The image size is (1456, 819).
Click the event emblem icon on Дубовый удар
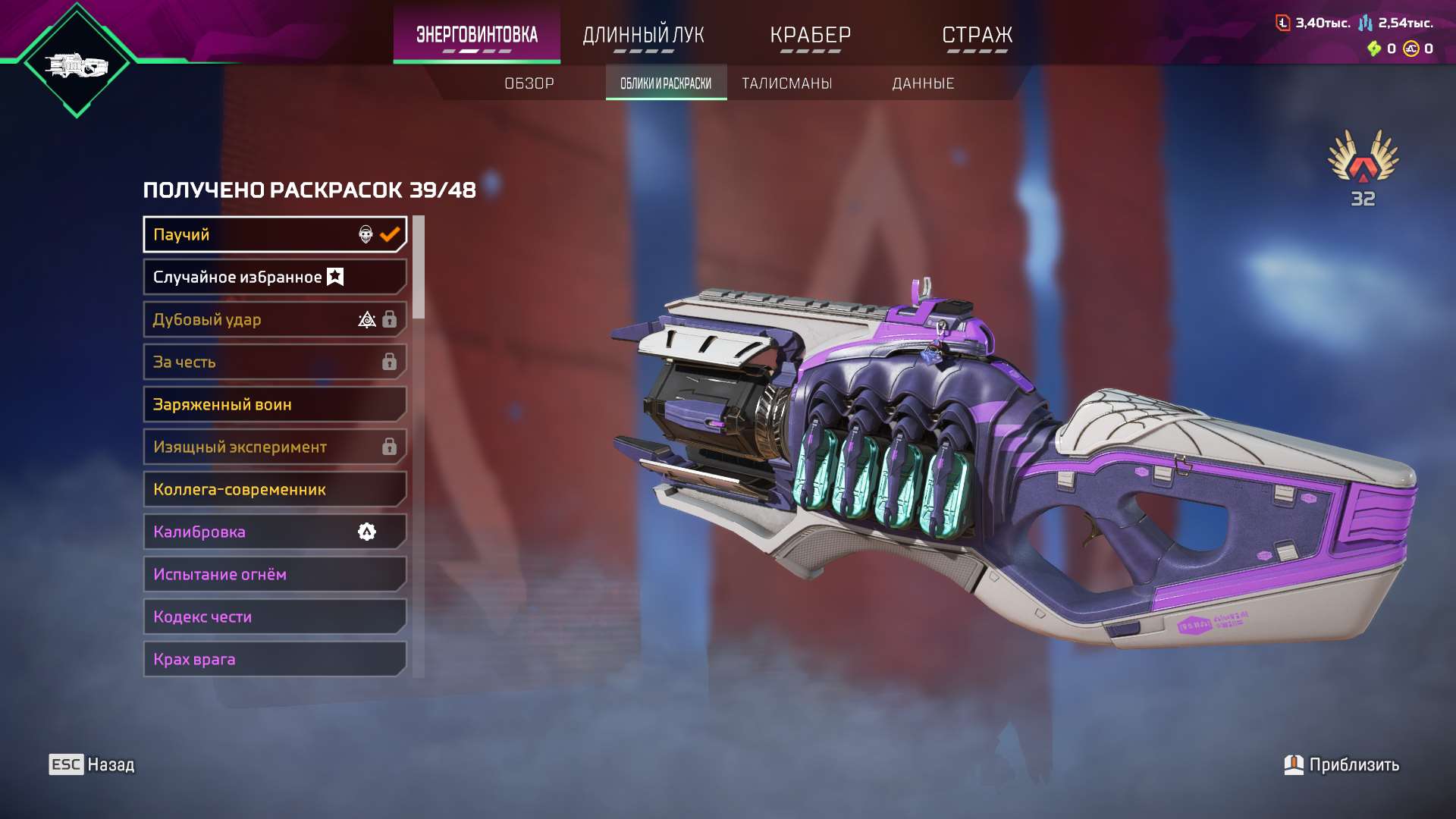click(x=367, y=319)
